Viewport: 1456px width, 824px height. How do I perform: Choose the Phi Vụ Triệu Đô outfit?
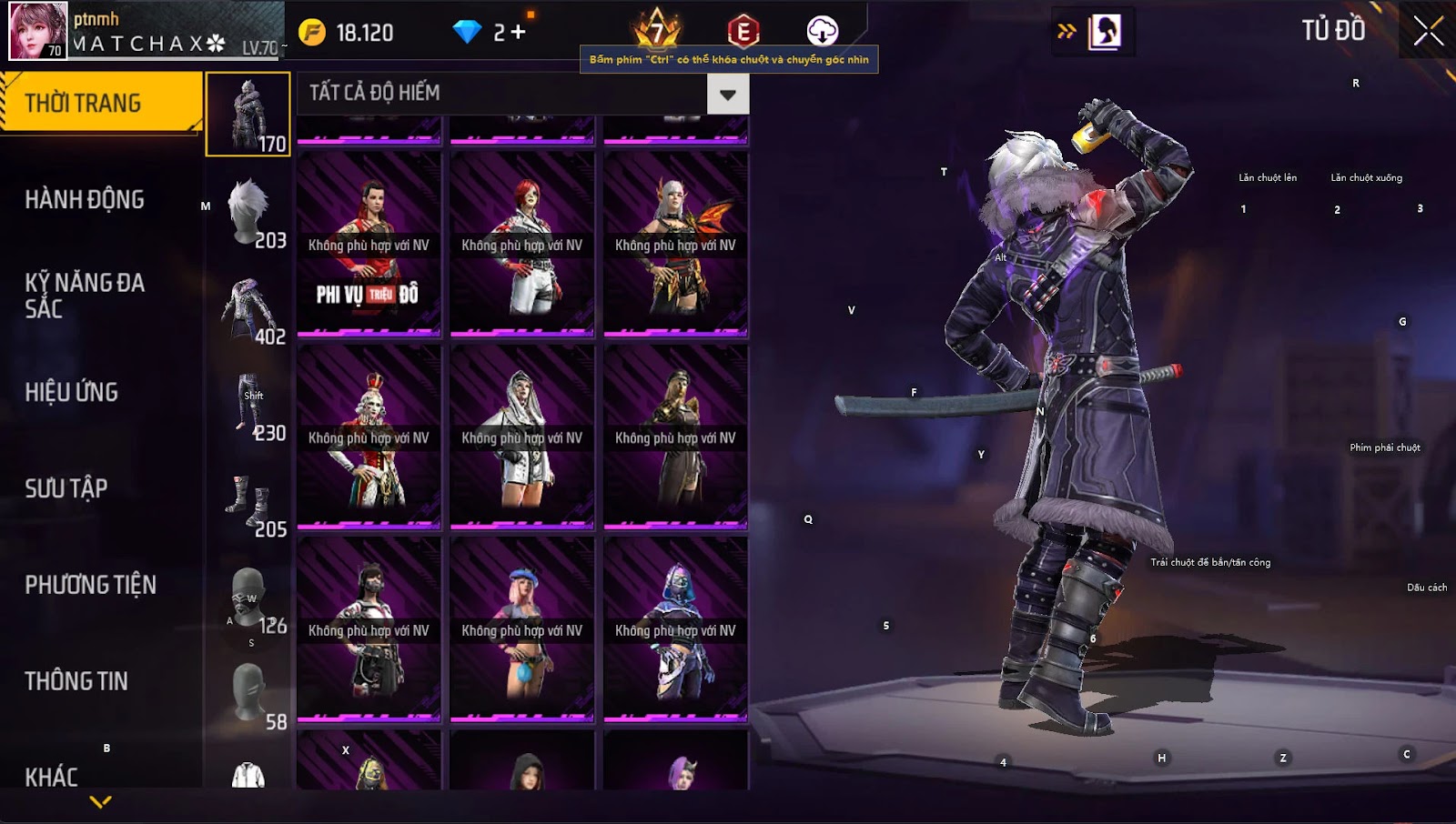(369, 244)
